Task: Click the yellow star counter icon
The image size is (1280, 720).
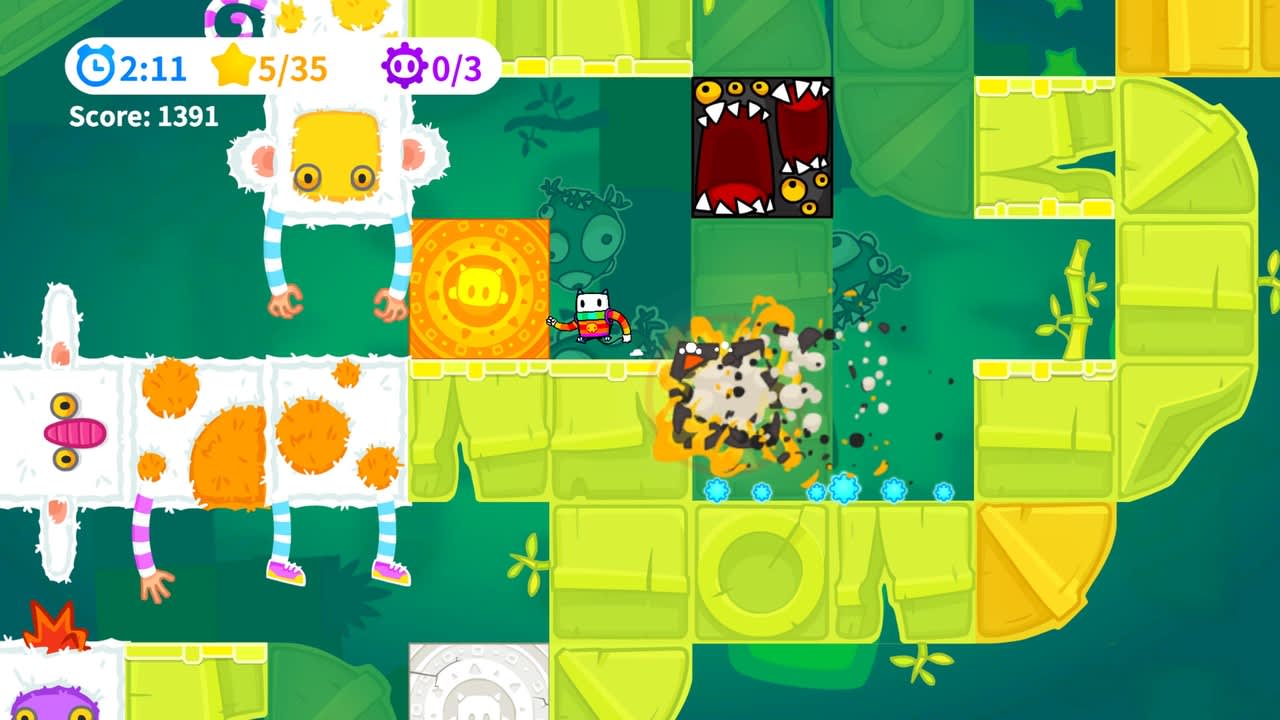Action: (234, 67)
